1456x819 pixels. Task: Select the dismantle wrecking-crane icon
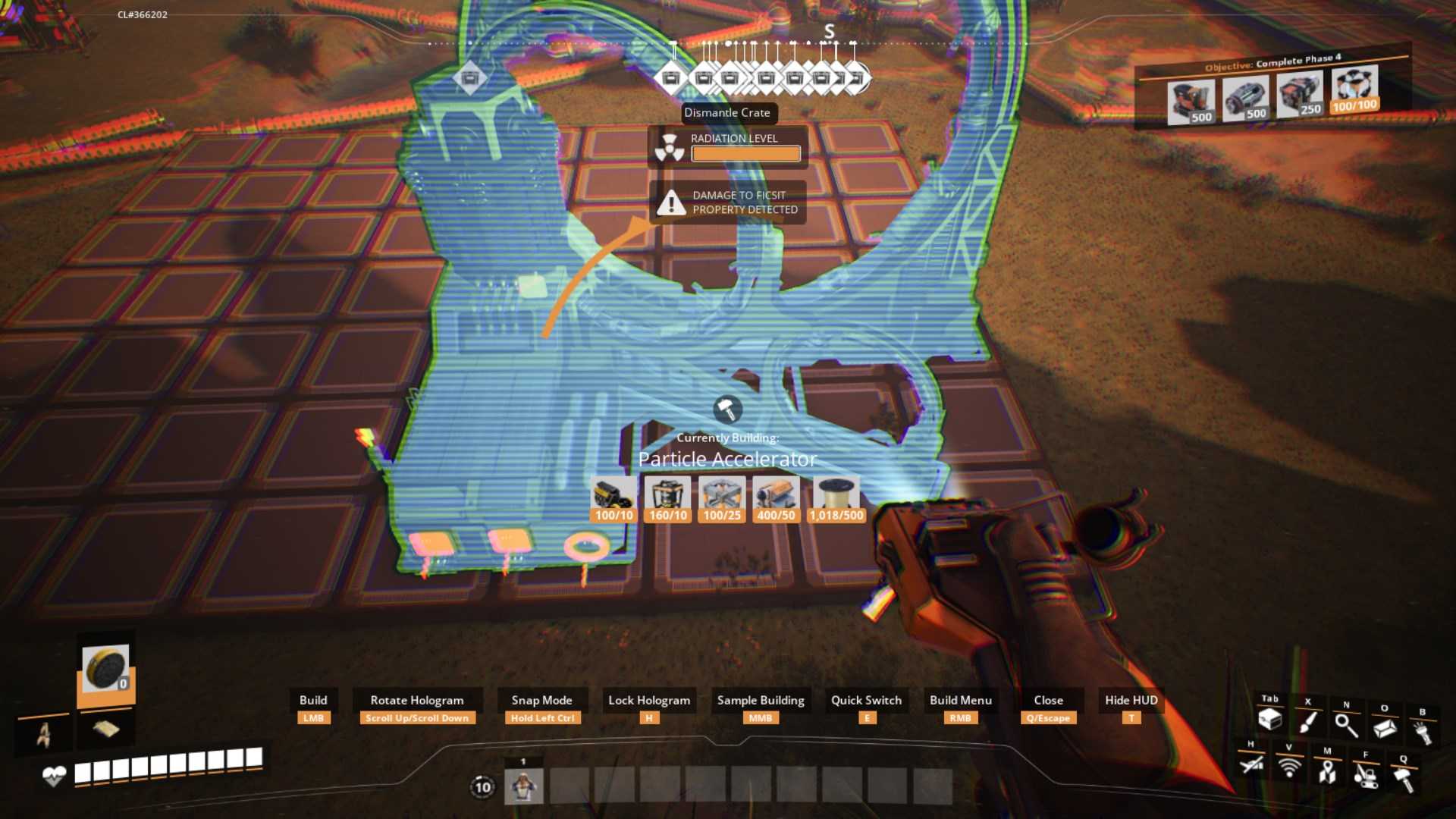(1365, 775)
